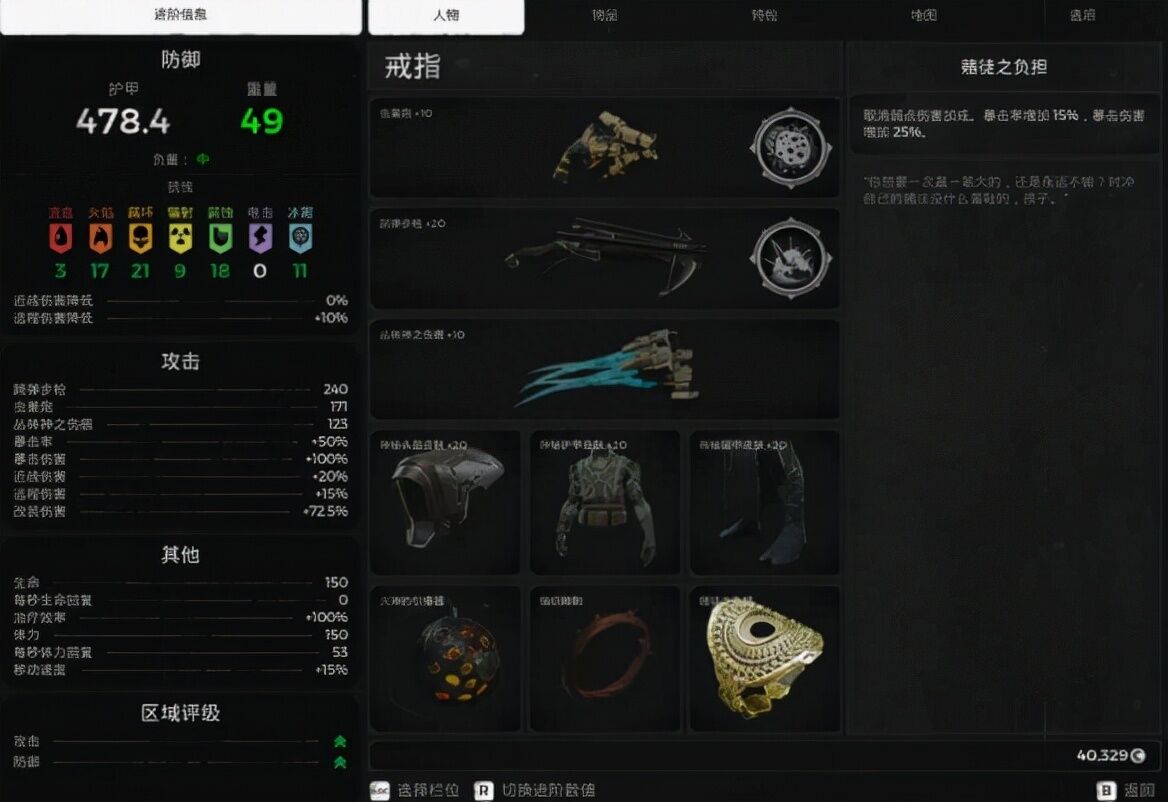The width and height of the screenshot is (1168, 802).
Task: Select the gold eye-shaped ring slot
Action: pyautogui.click(x=764, y=658)
